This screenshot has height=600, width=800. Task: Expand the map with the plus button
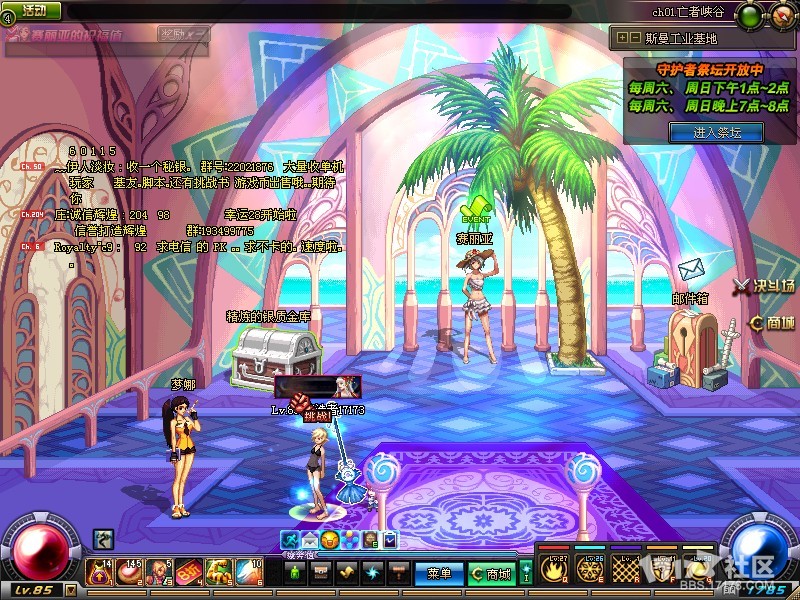click(623, 37)
